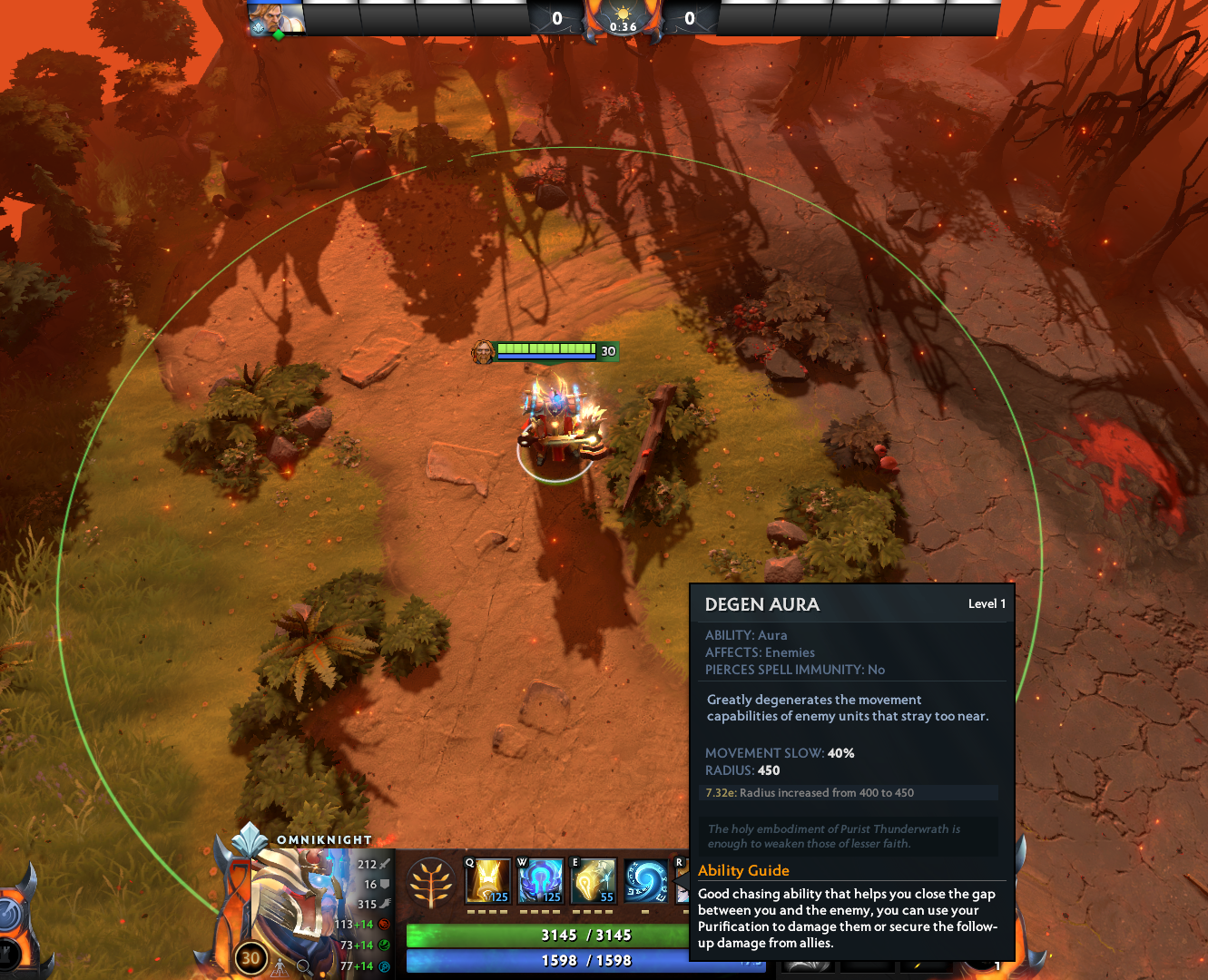The height and width of the screenshot is (980, 1208).
Task: Activate Heavenly Grace (W)
Action: click(x=540, y=880)
